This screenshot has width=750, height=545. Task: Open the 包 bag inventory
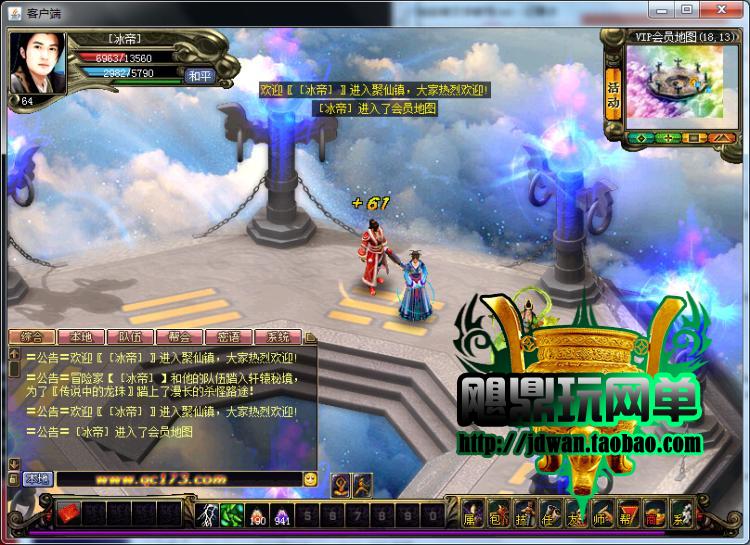point(497,515)
